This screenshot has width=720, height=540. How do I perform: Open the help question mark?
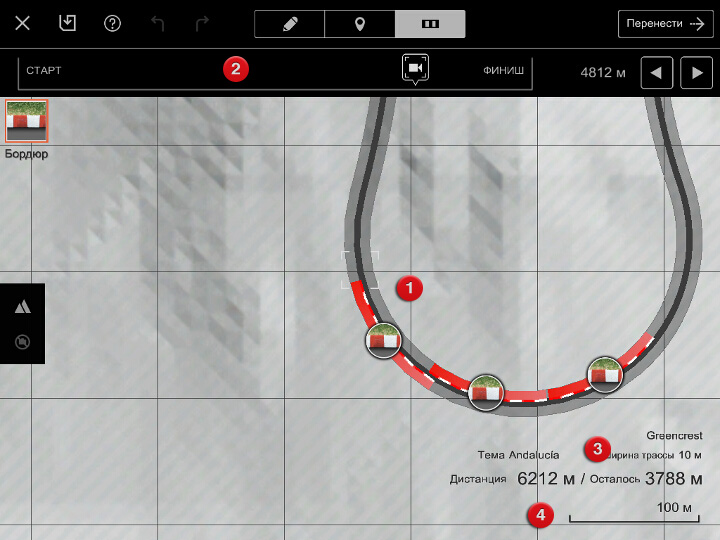click(x=113, y=24)
